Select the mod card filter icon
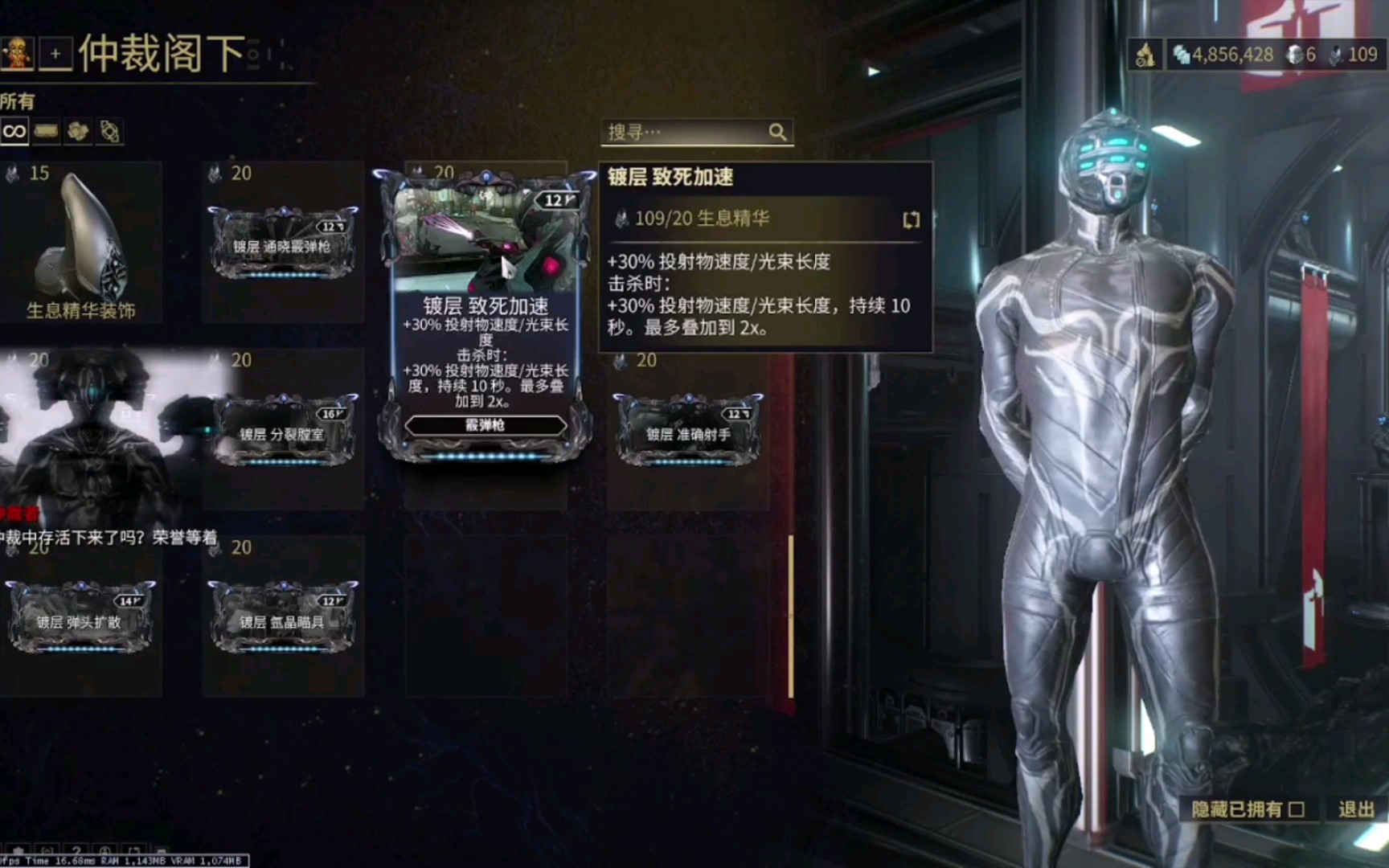Screen dimensions: 1389x868 (46, 131)
